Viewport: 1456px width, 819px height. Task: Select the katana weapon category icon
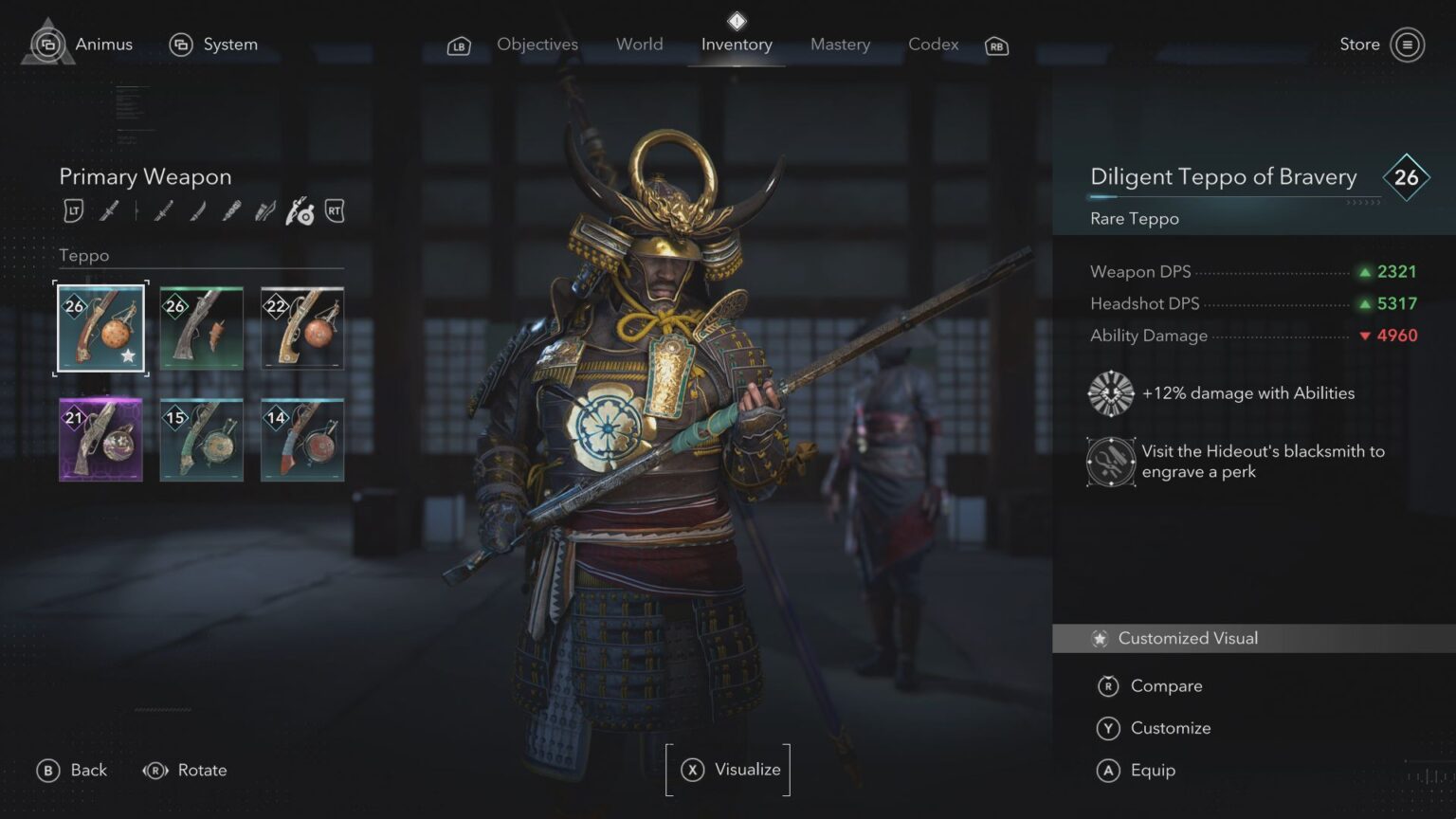pyautogui.click(x=108, y=210)
